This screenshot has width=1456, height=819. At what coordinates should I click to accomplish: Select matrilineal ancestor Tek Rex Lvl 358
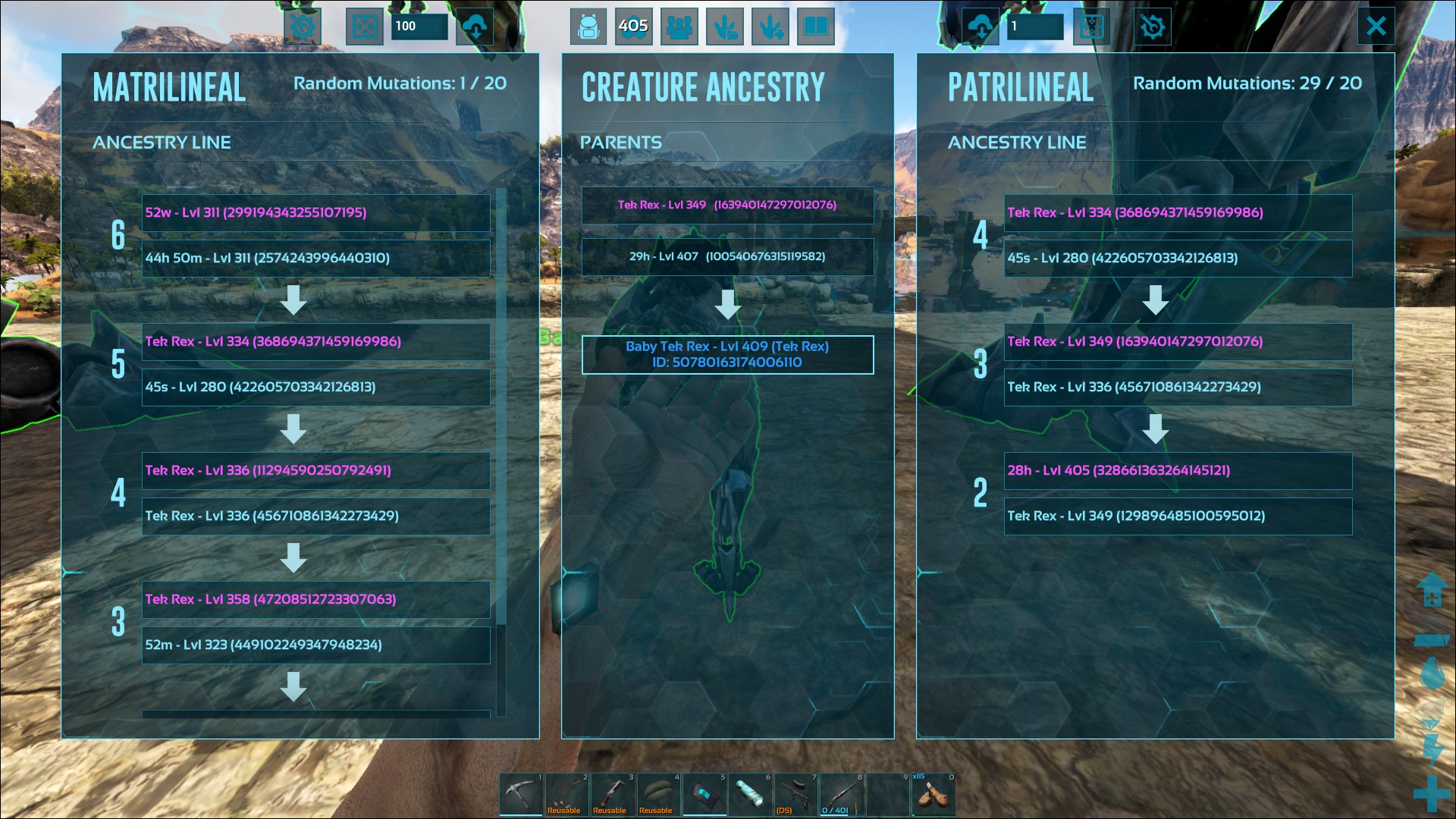click(x=315, y=598)
